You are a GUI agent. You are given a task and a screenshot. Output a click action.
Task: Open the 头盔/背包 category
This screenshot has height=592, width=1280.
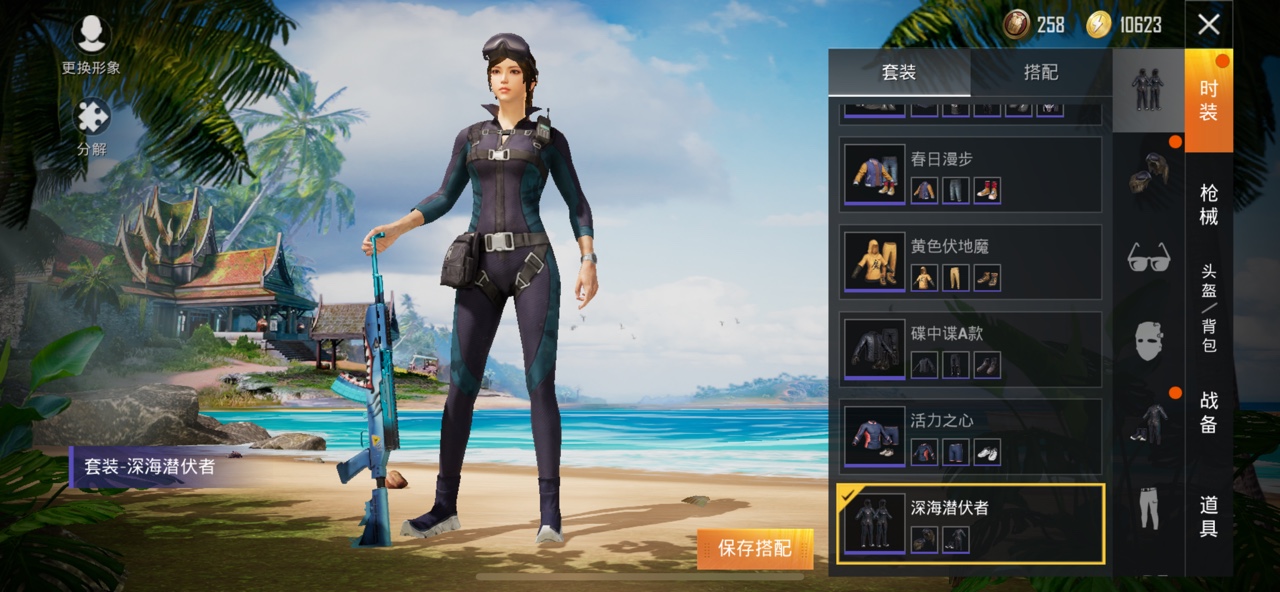click(1208, 308)
